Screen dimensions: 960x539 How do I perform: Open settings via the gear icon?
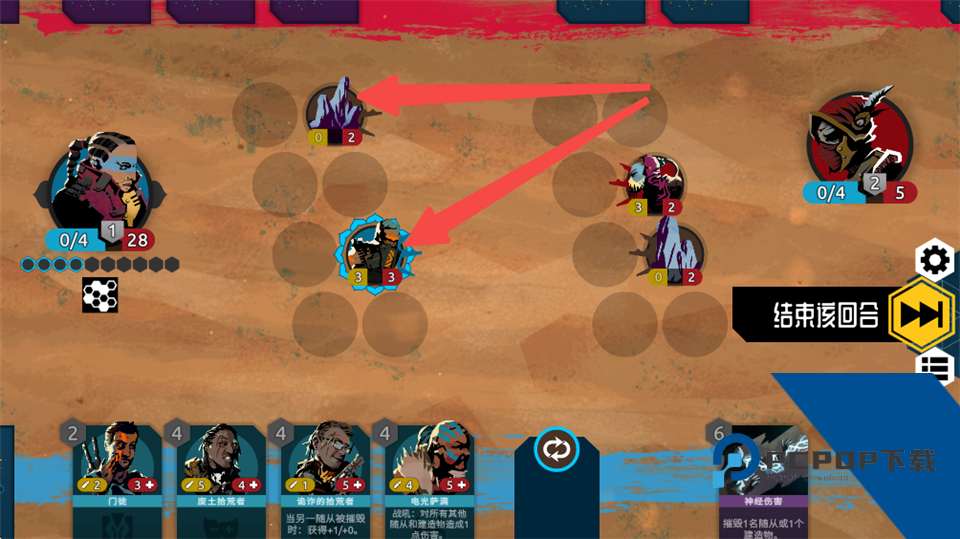click(935, 261)
